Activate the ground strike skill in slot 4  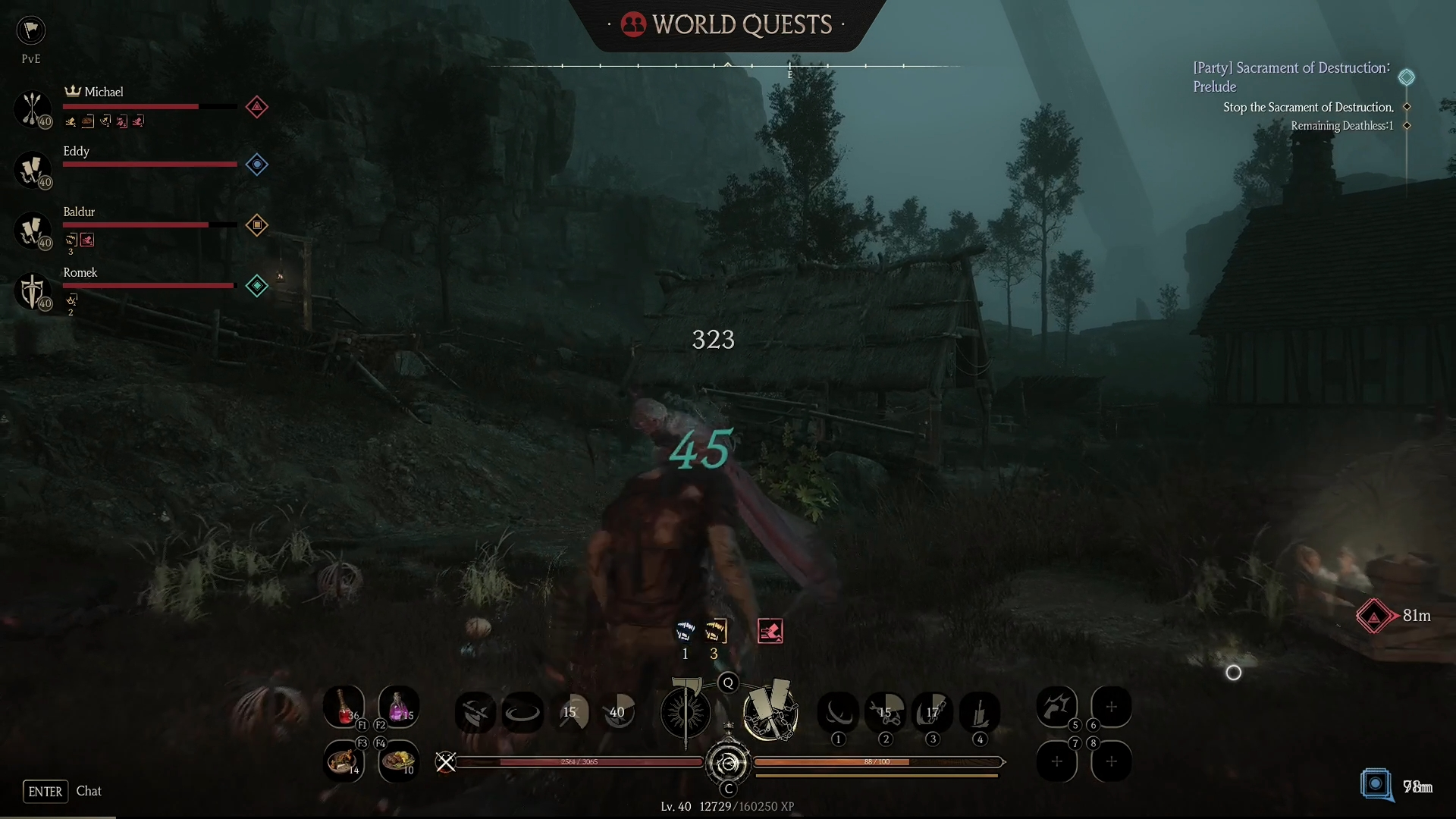[979, 712]
